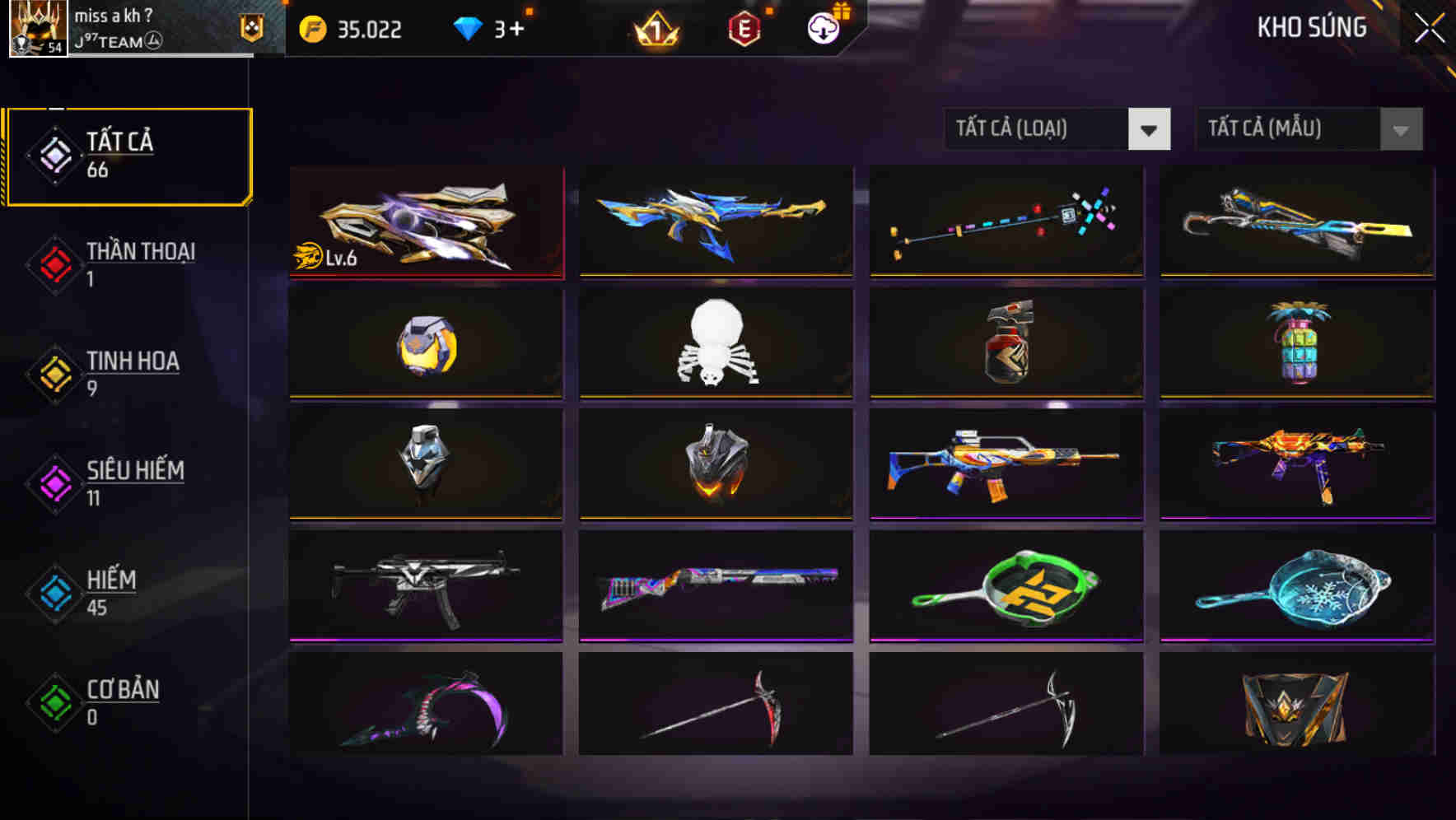The image size is (1456, 820).
Task: Expand the MẪU dropdown arrow
Action: point(1400,129)
